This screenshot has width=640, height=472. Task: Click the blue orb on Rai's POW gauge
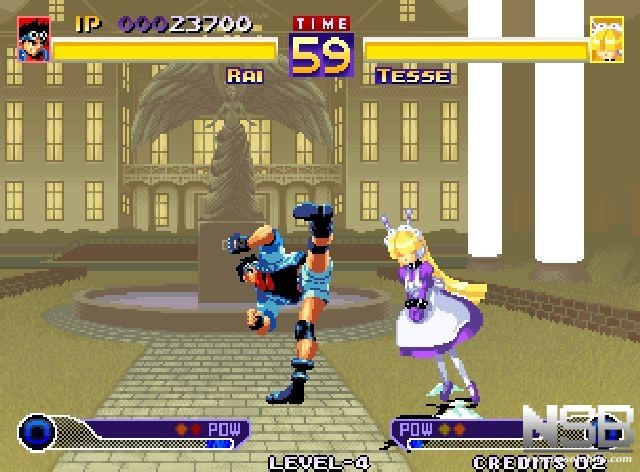coord(38,430)
